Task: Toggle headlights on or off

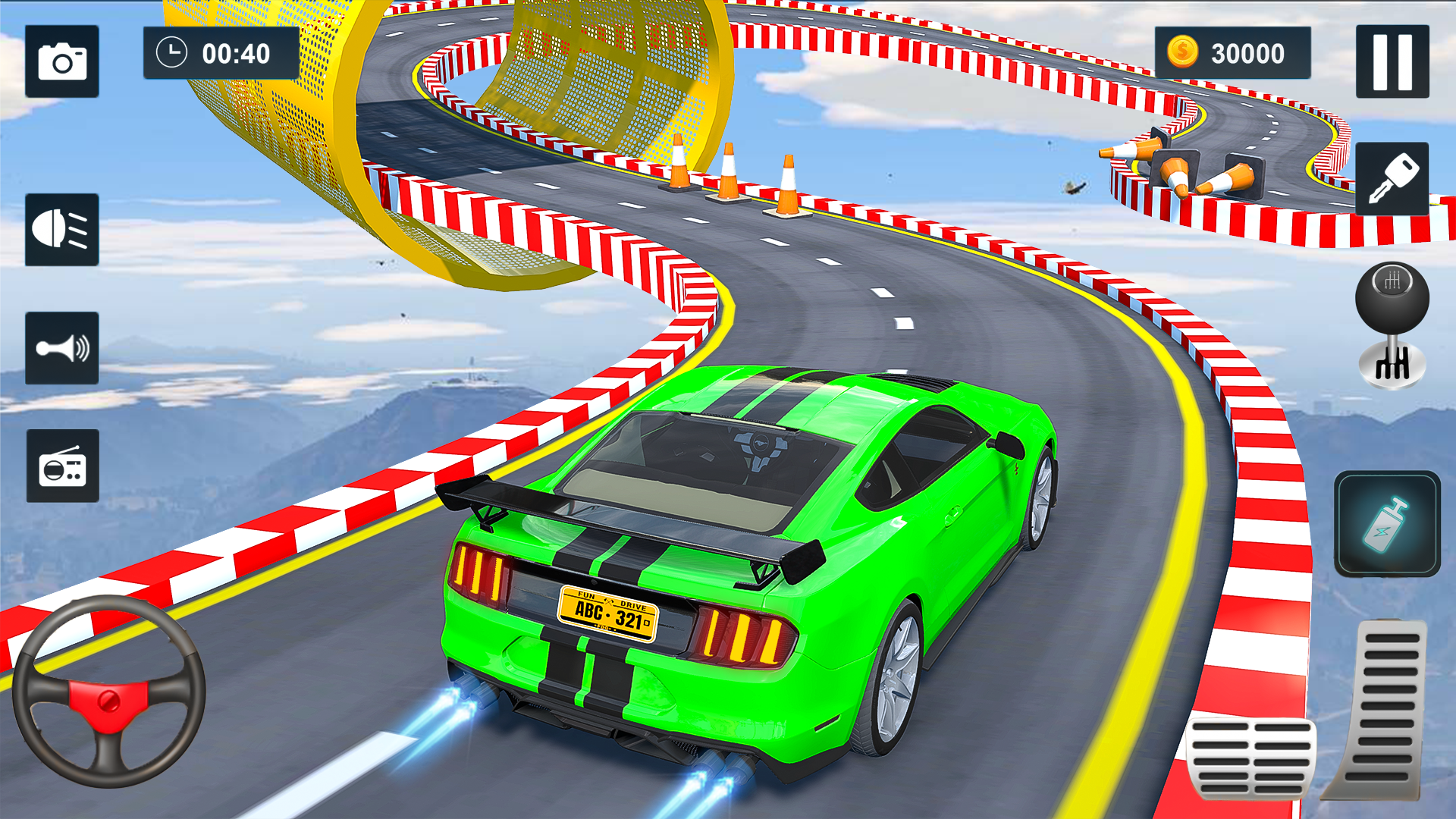Action: point(64,229)
